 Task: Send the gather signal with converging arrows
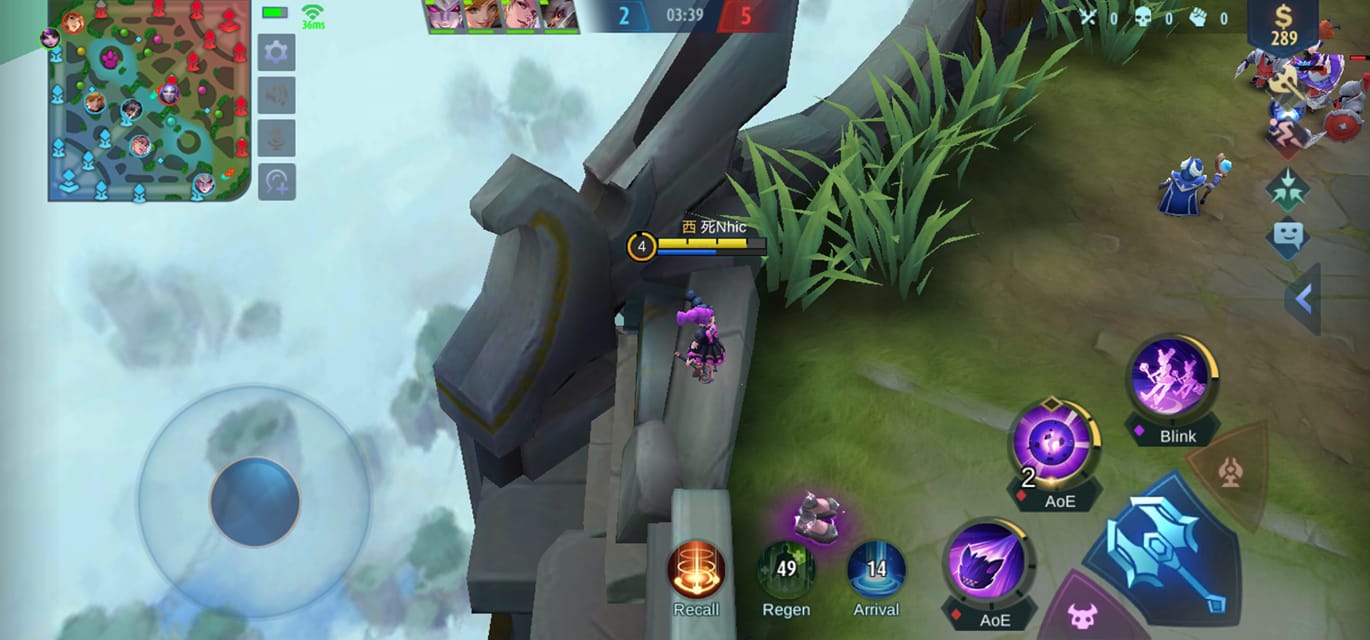pos(1287,188)
